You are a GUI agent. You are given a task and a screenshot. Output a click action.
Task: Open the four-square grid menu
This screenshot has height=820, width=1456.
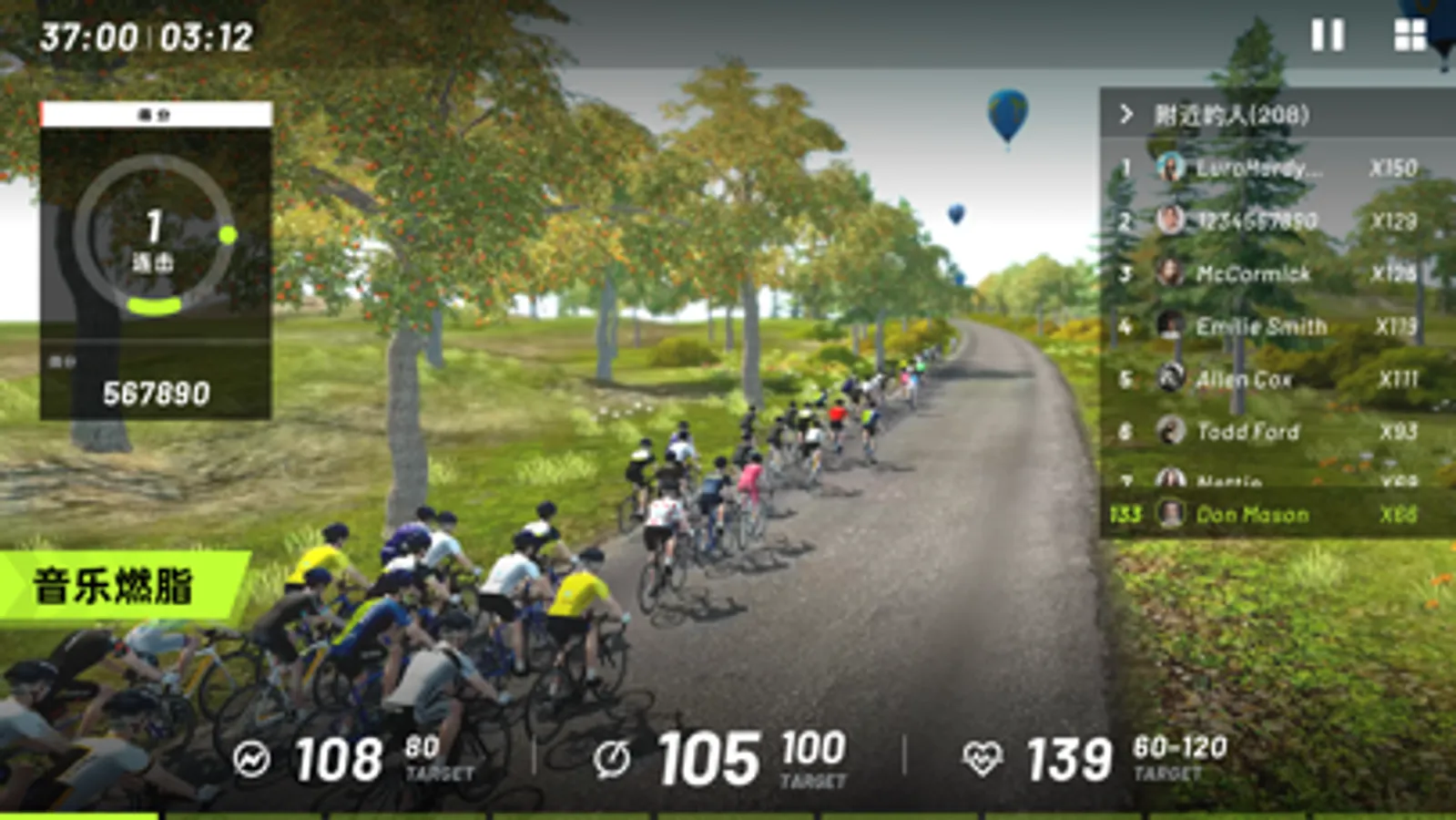pos(1410,36)
